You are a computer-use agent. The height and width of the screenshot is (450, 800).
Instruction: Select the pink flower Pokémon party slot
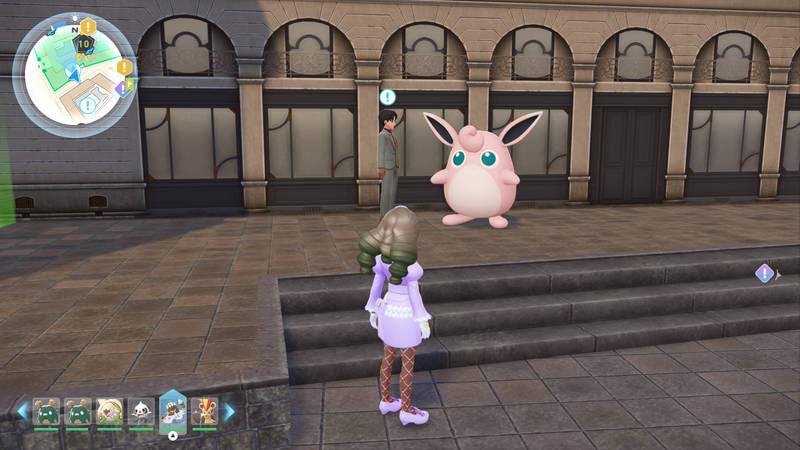tap(109, 411)
